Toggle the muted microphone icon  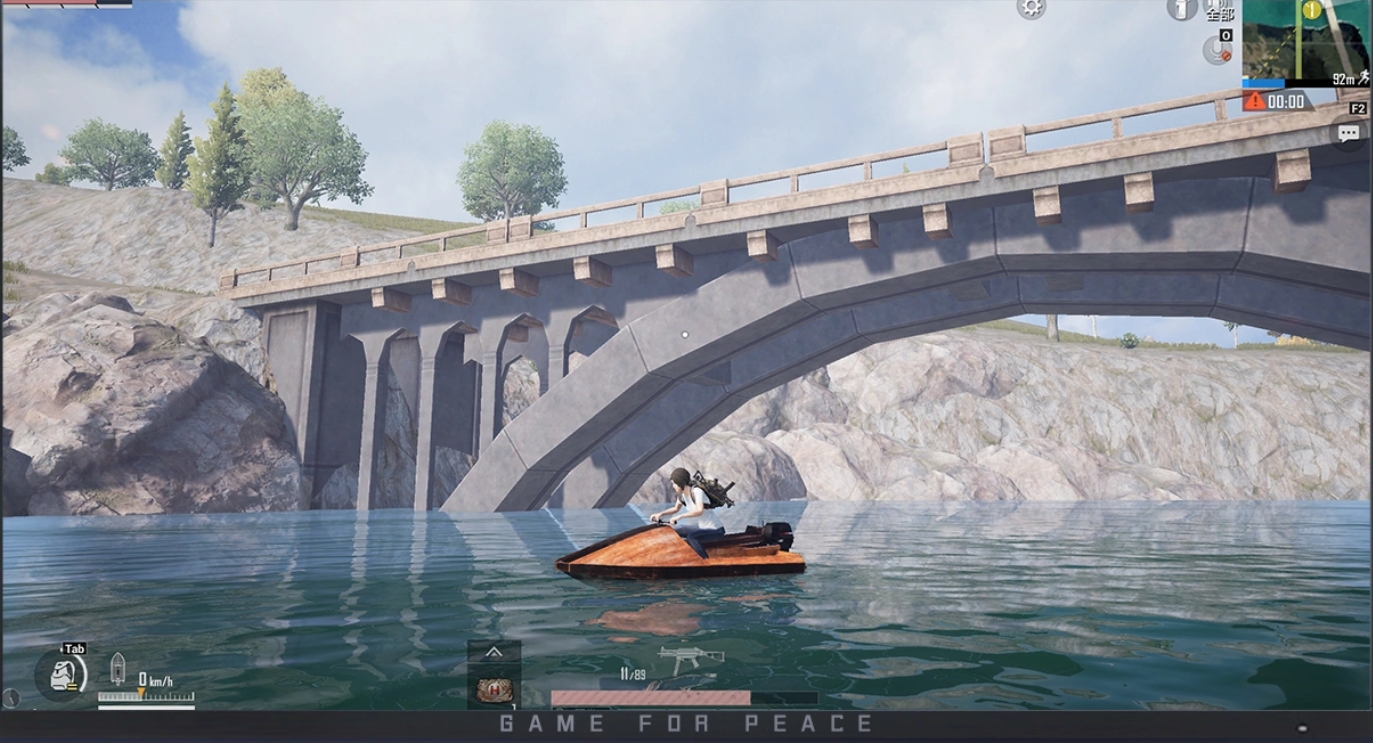click(1216, 50)
